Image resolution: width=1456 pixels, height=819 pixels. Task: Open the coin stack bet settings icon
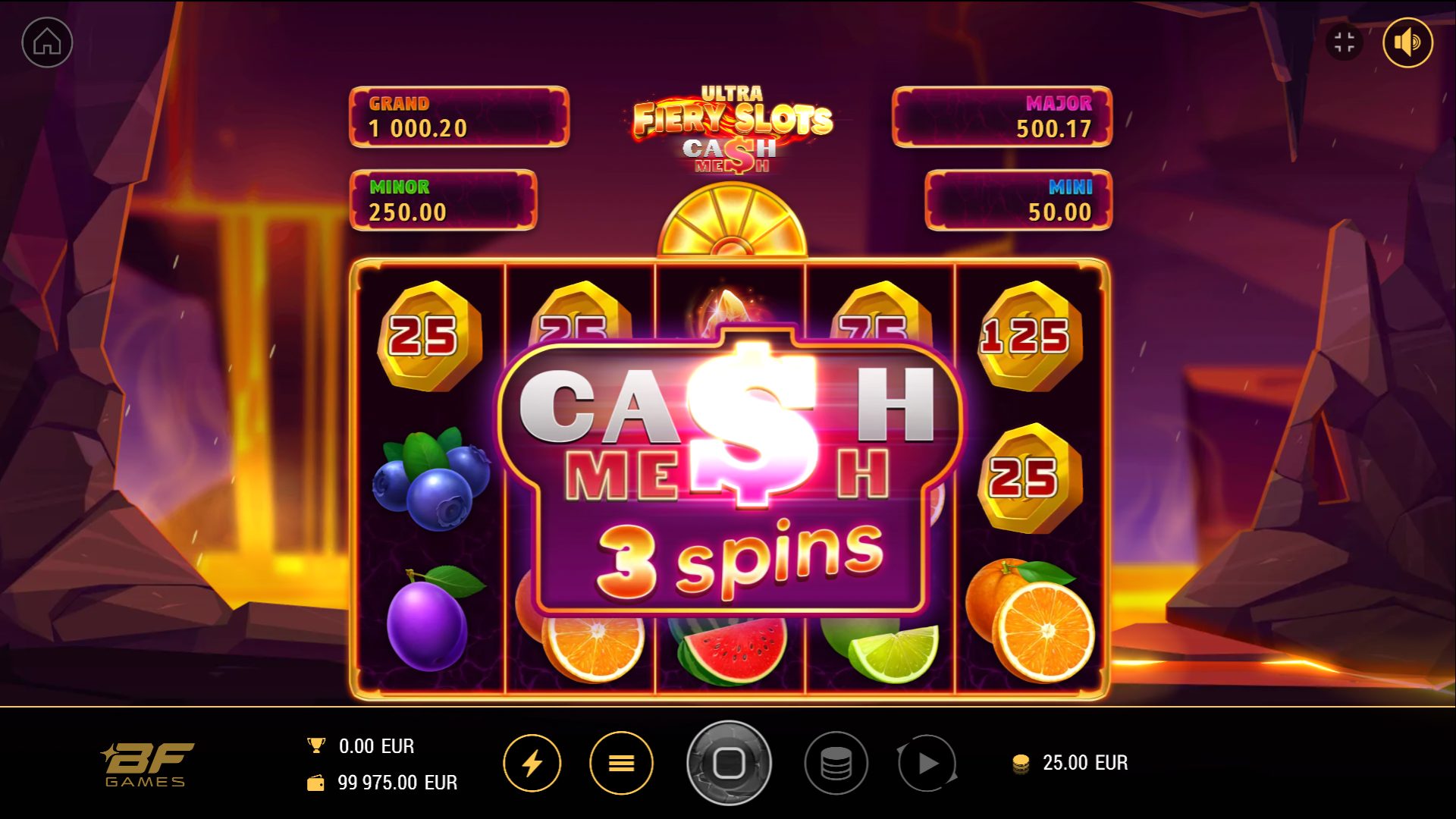(837, 764)
